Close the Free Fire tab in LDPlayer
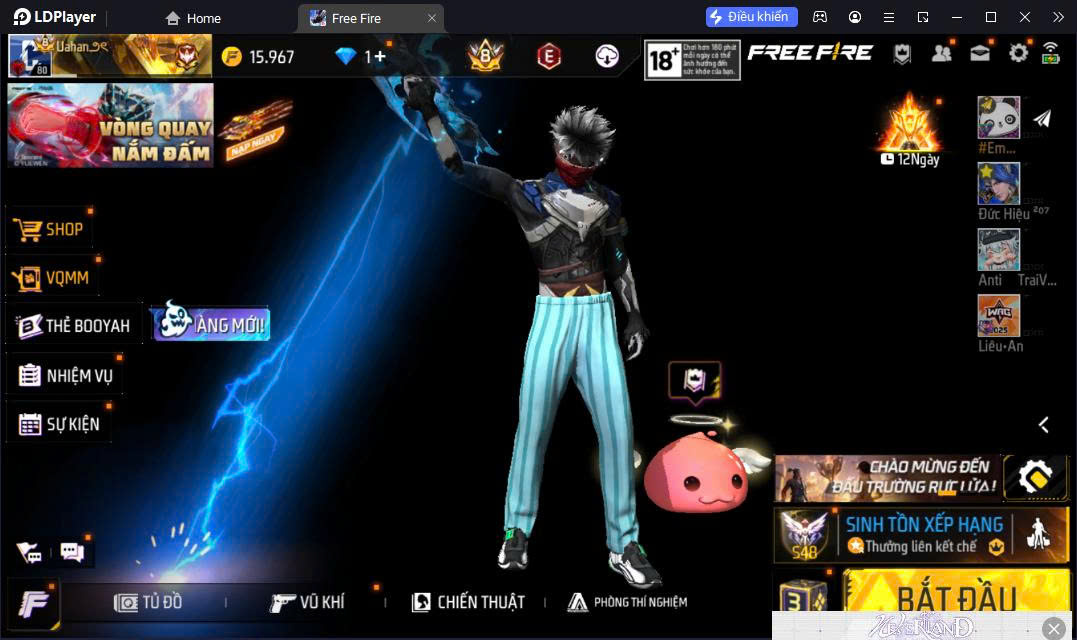 431,18
